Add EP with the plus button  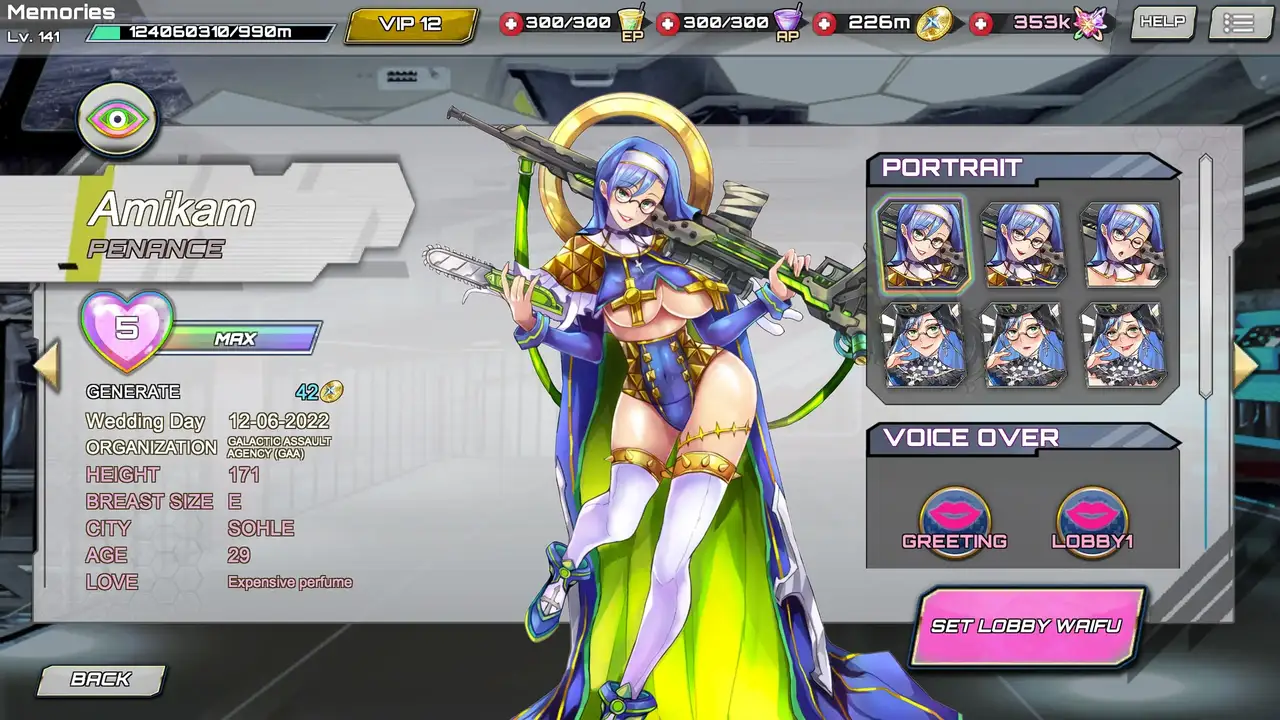click(511, 23)
